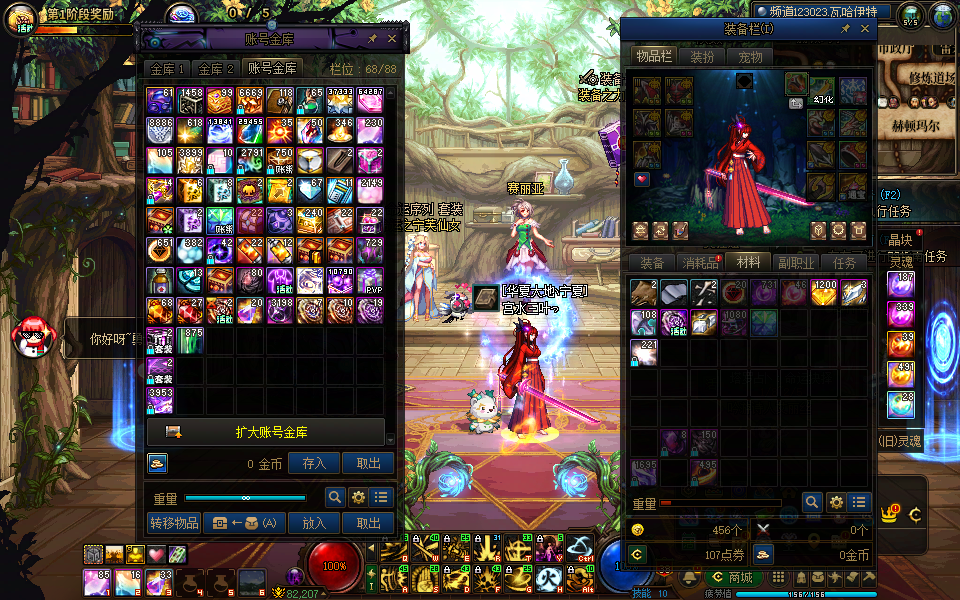This screenshot has height=600, width=960.
Task: Click the 放入 button in the vault
Action: click(x=314, y=523)
